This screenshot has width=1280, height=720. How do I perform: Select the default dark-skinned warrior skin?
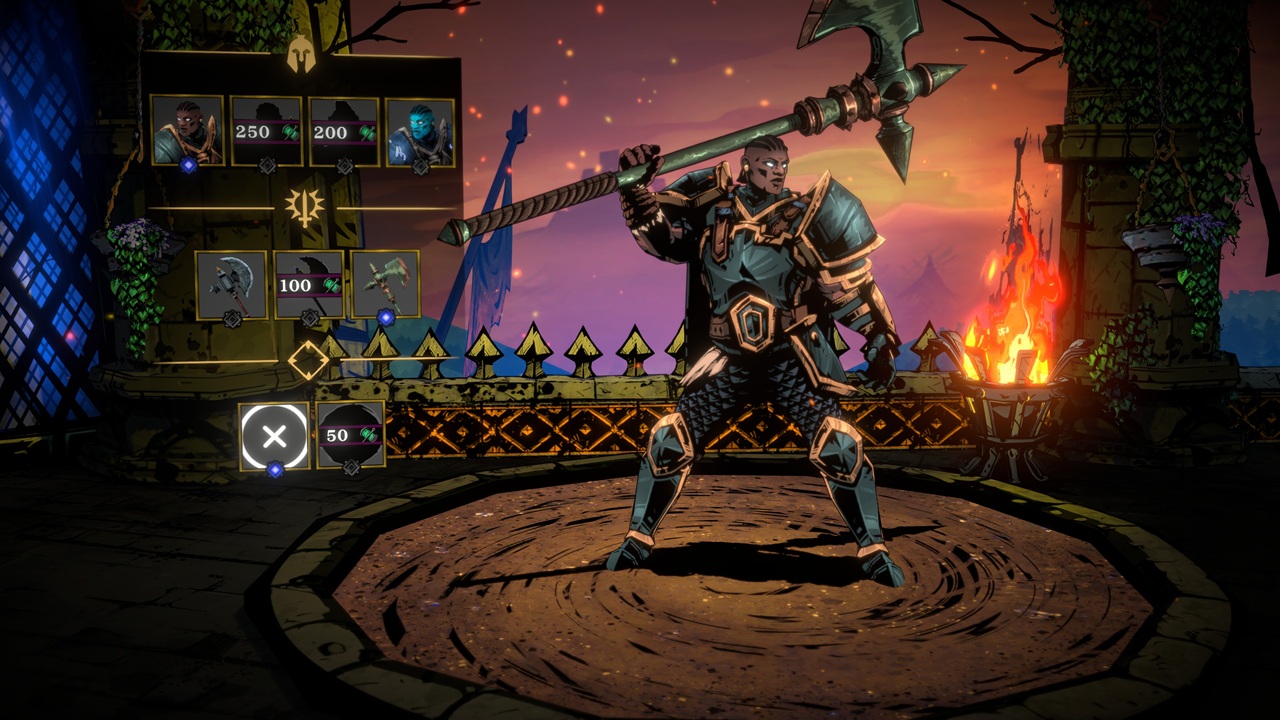click(187, 130)
